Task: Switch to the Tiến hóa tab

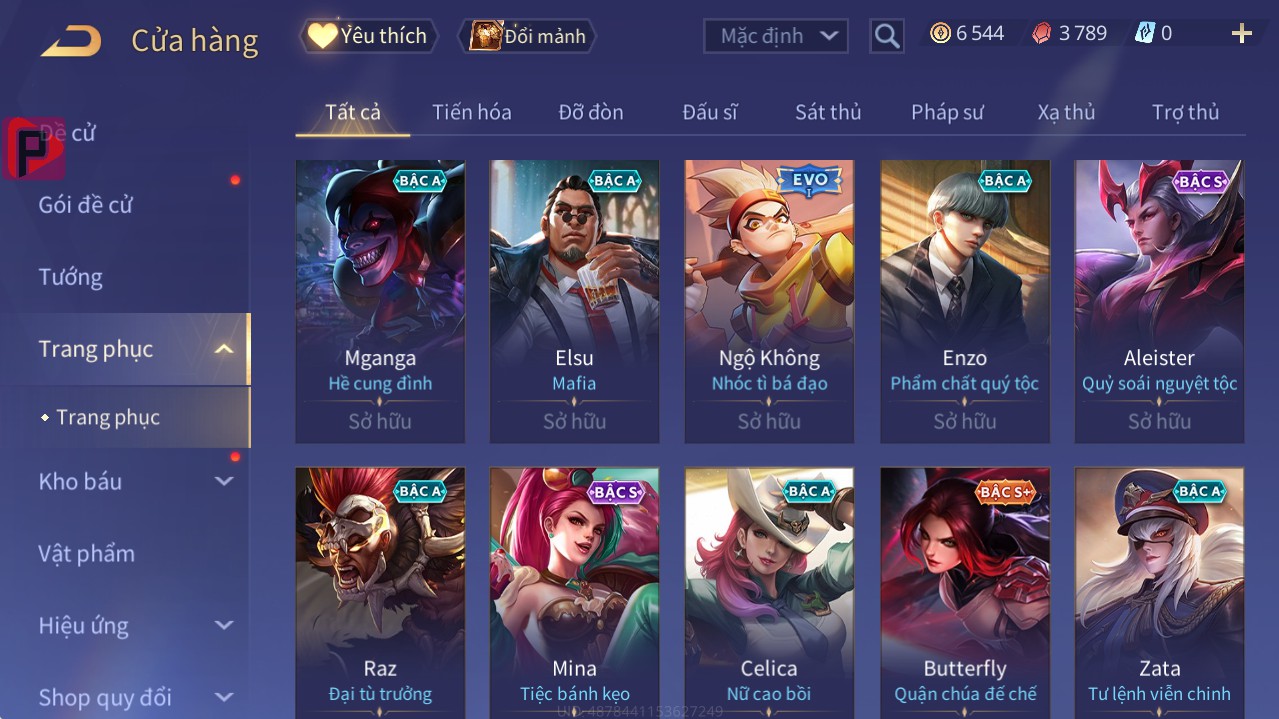Action: 471,112
